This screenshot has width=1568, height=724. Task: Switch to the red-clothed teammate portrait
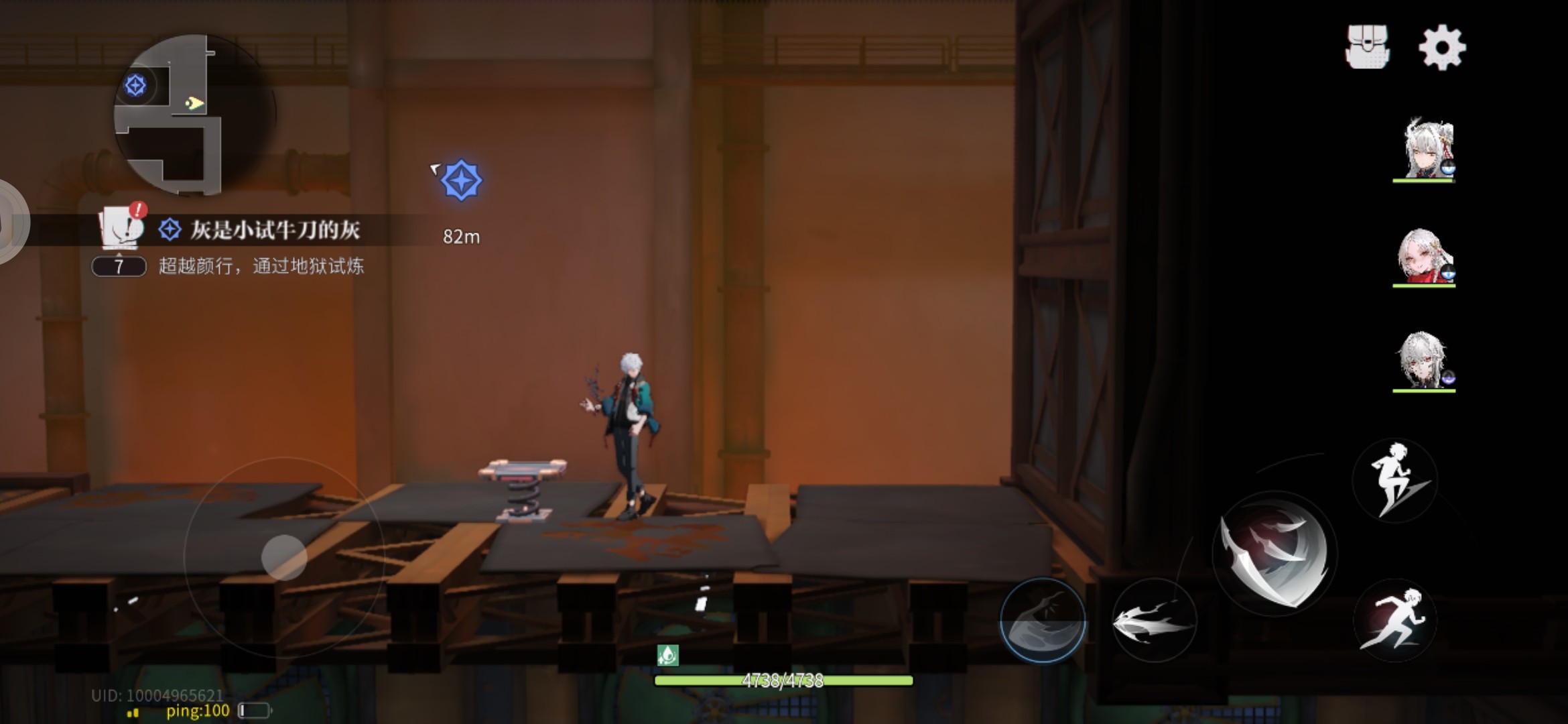click(1425, 256)
